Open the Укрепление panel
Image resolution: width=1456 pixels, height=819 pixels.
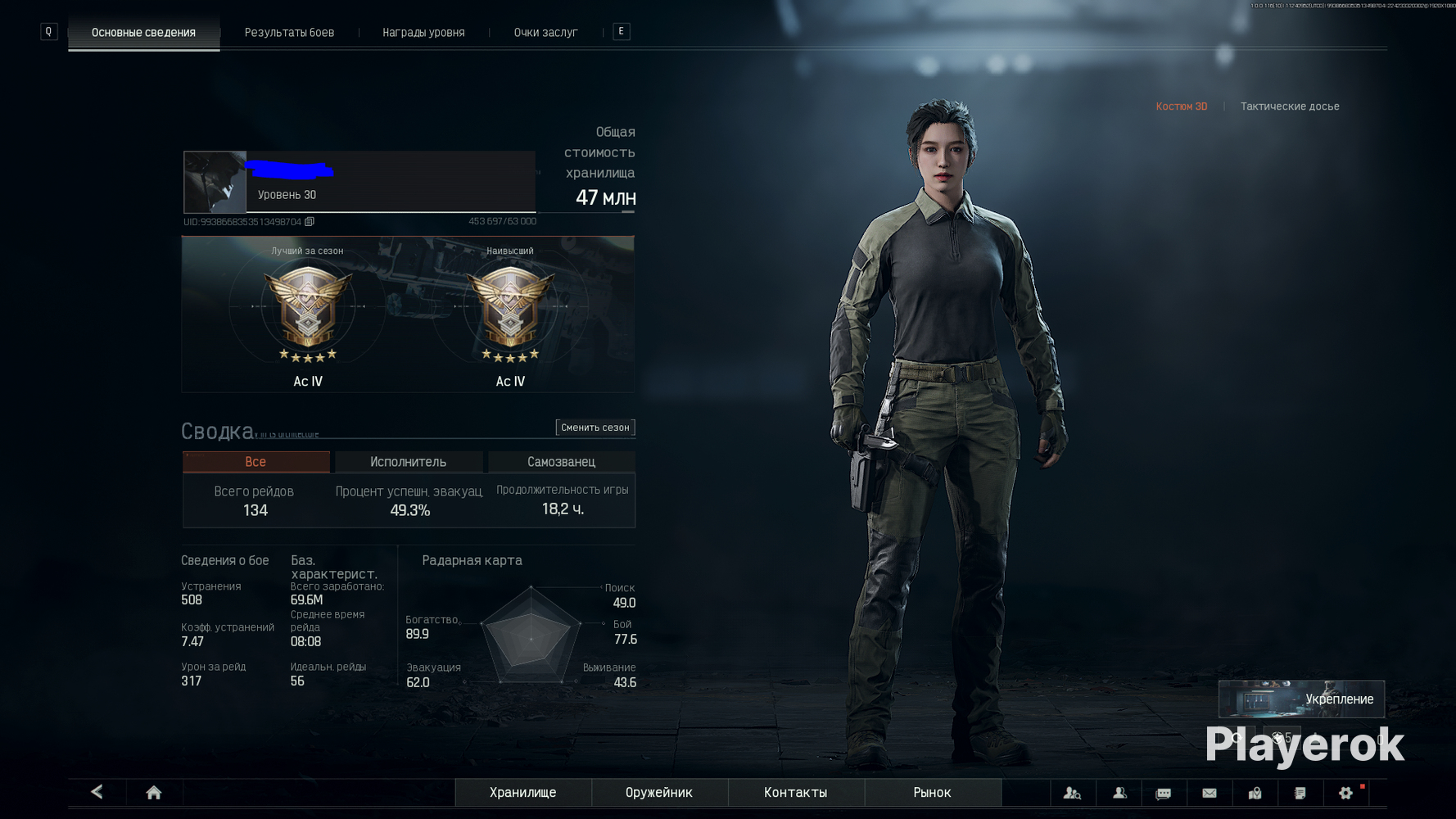[1301, 699]
